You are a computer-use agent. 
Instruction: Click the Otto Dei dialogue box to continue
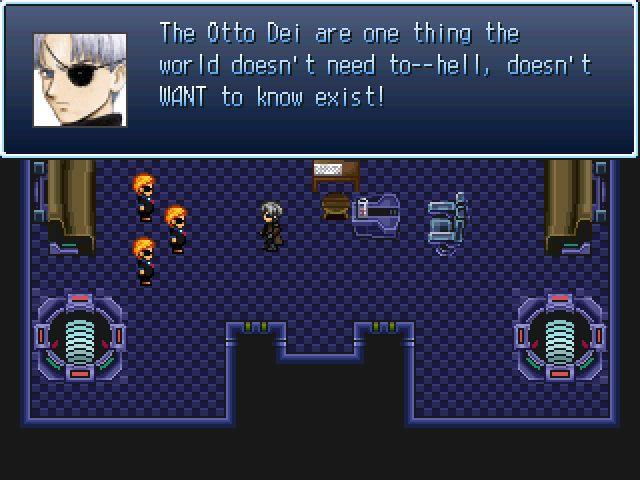[x=320, y=78]
